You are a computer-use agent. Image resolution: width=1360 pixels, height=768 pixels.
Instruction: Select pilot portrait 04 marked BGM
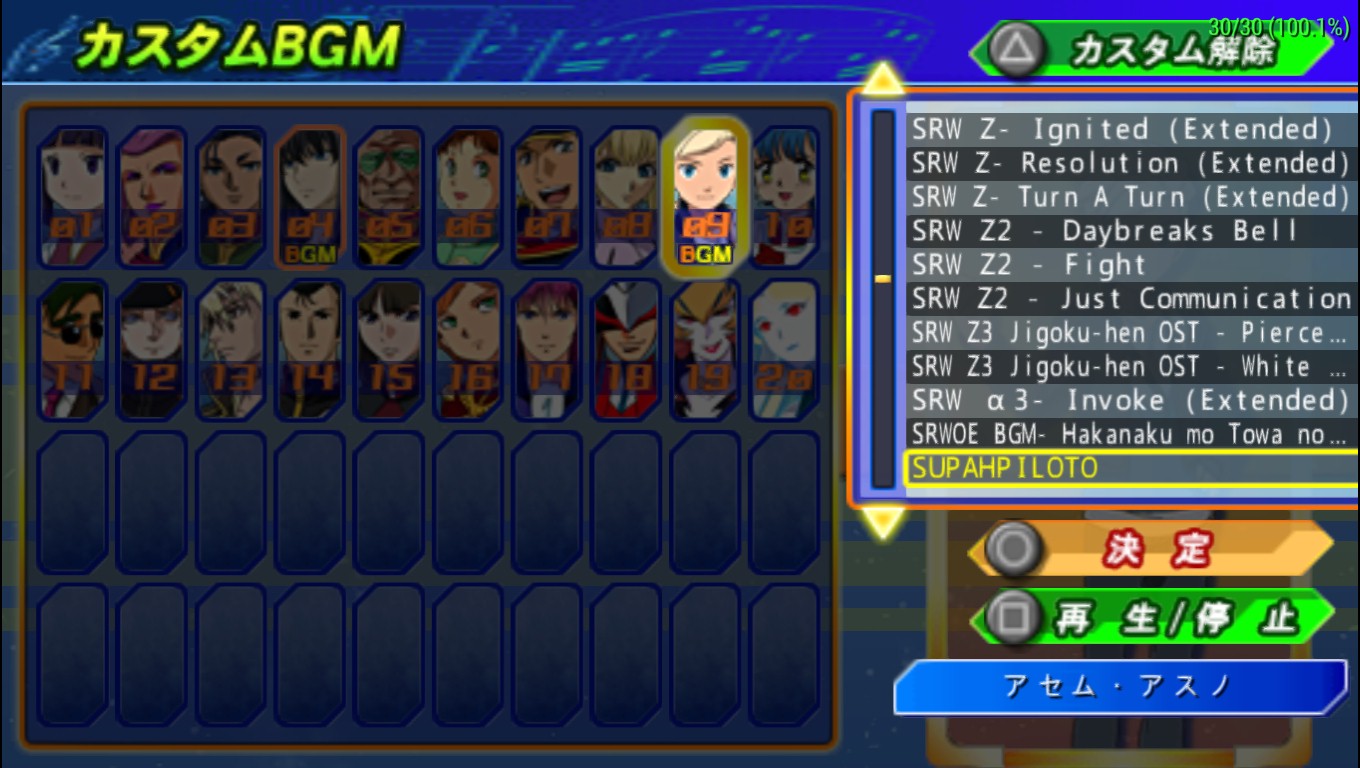310,197
